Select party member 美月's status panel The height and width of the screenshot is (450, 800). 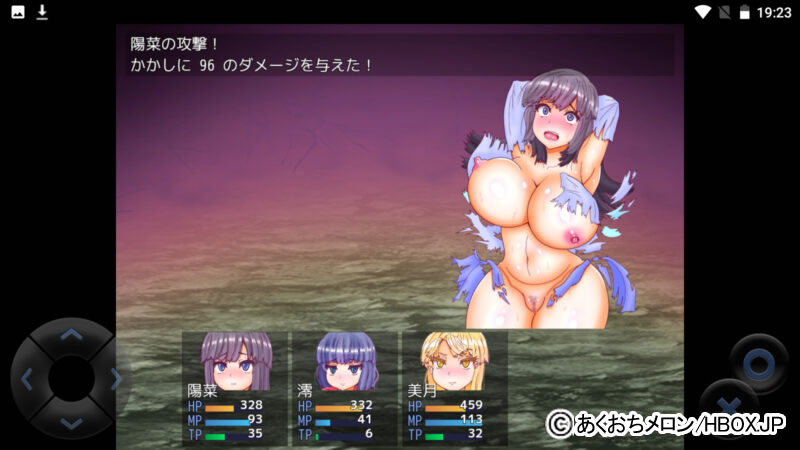pyautogui.click(x=453, y=388)
